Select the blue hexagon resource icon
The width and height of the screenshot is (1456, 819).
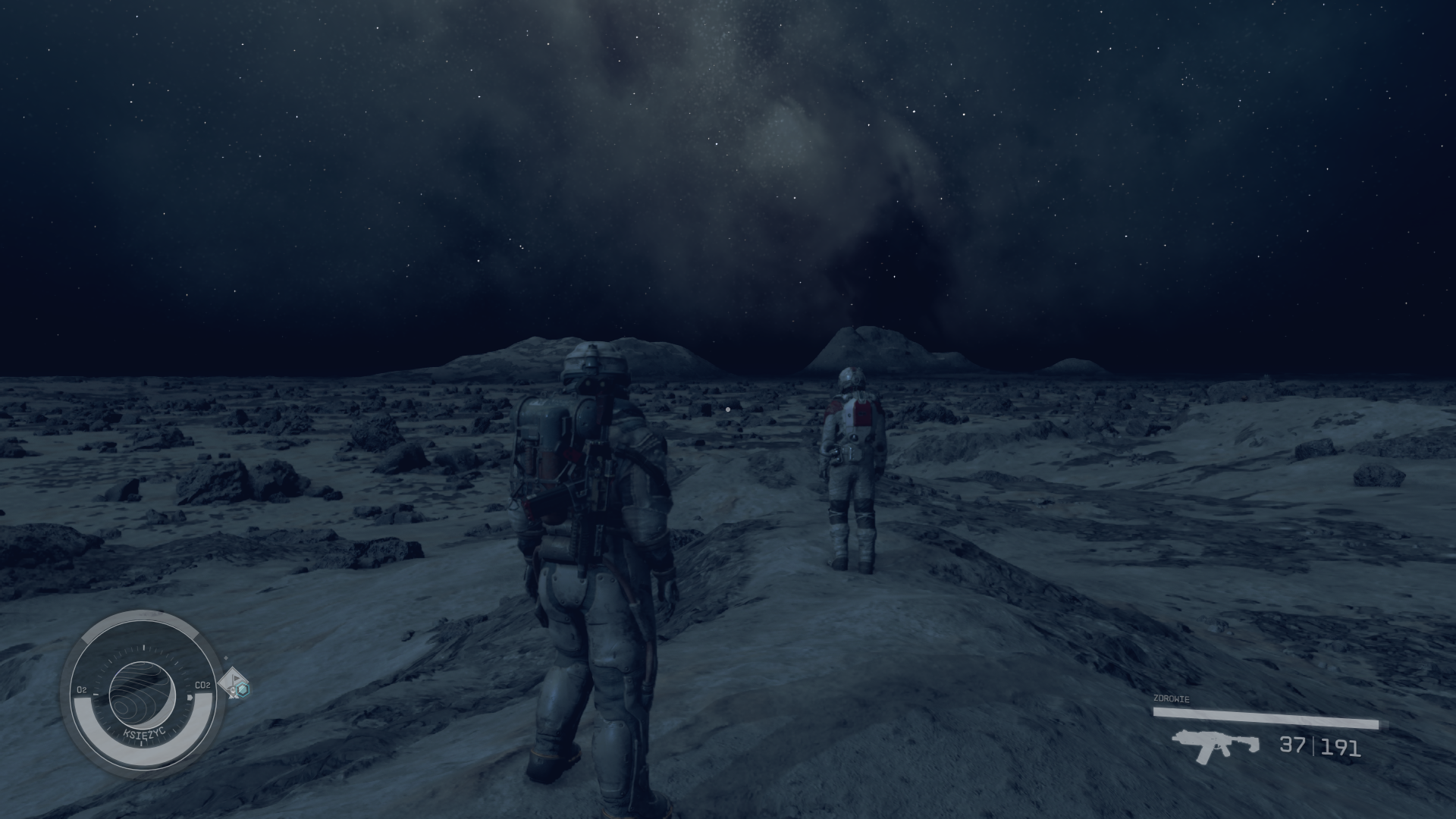tap(243, 690)
